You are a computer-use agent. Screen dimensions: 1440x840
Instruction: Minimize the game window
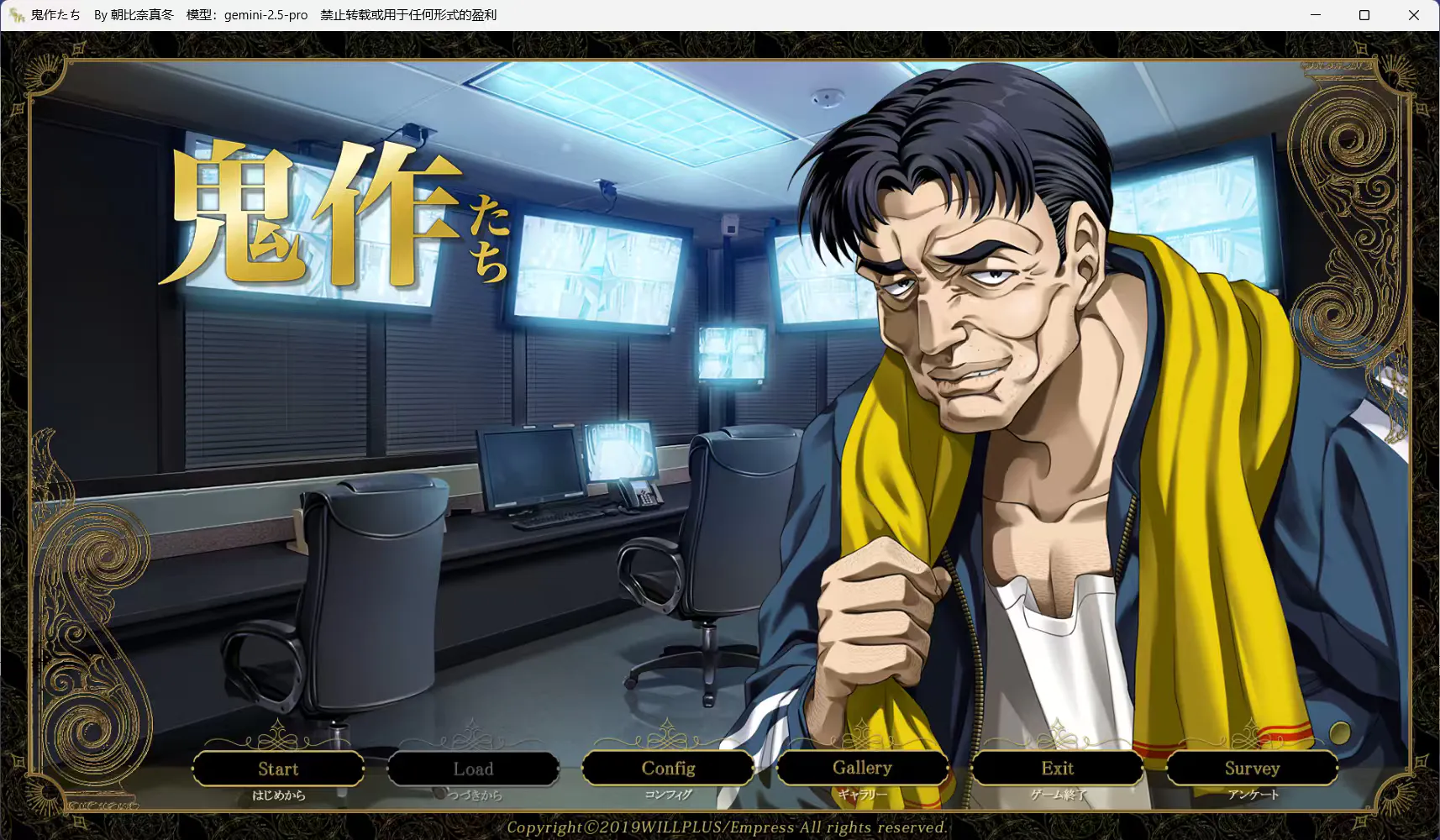(x=1316, y=15)
